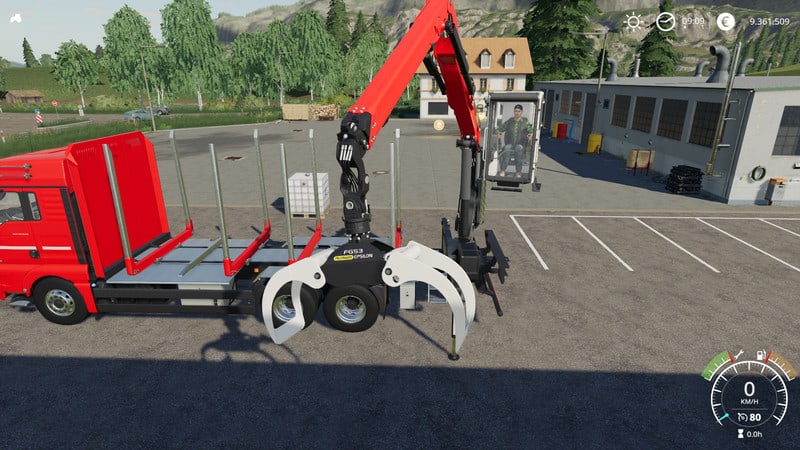The image size is (800, 450).
Task: Toggle the cruise control icon in the speedometer
Action: tap(743, 416)
